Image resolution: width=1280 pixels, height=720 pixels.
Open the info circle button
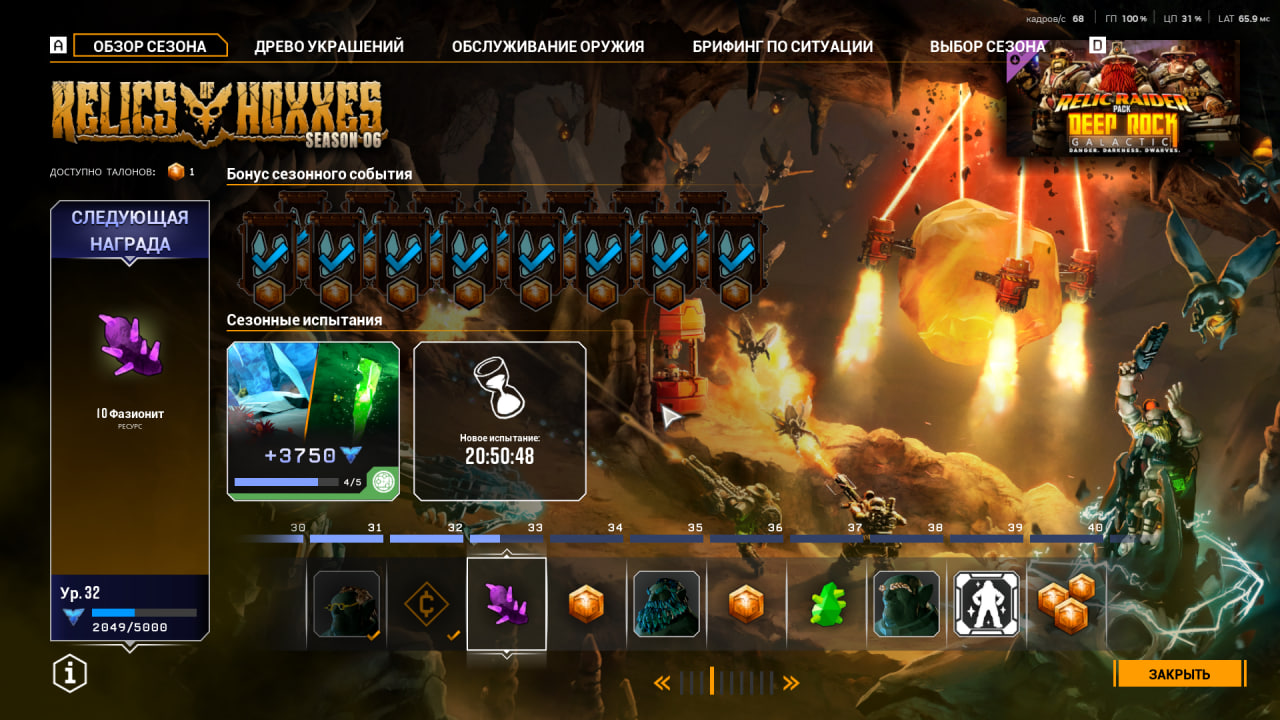[x=70, y=674]
